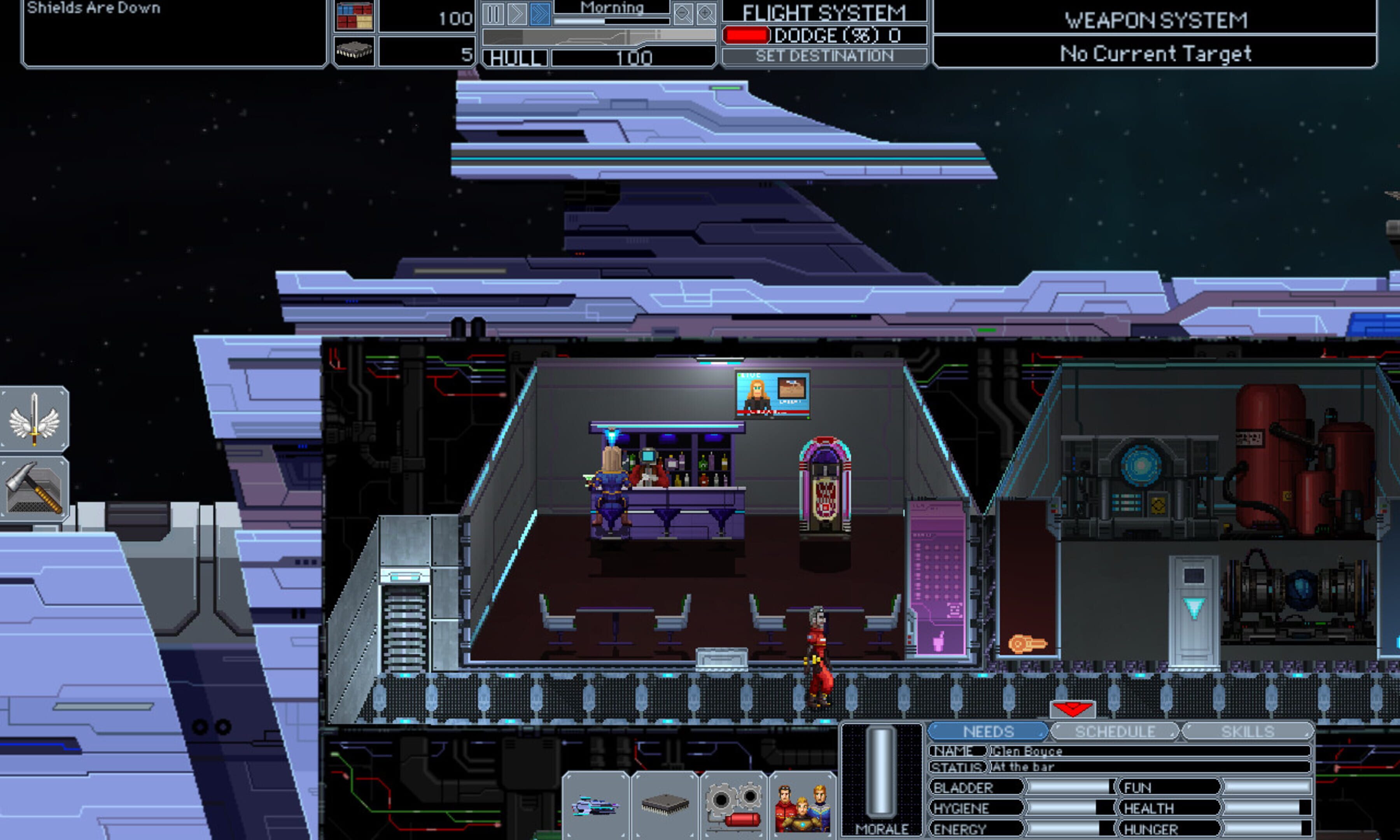Enable normal speed playback

(517, 13)
